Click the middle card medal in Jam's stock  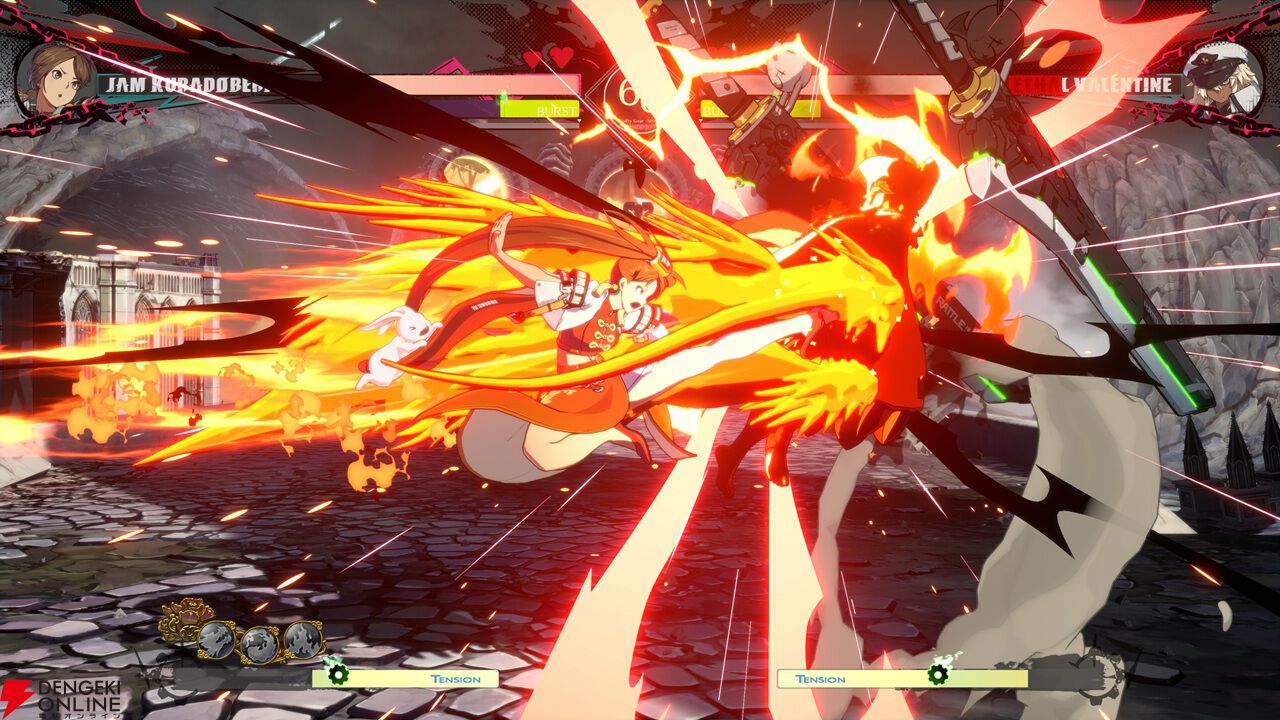click(x=260, y=643)
